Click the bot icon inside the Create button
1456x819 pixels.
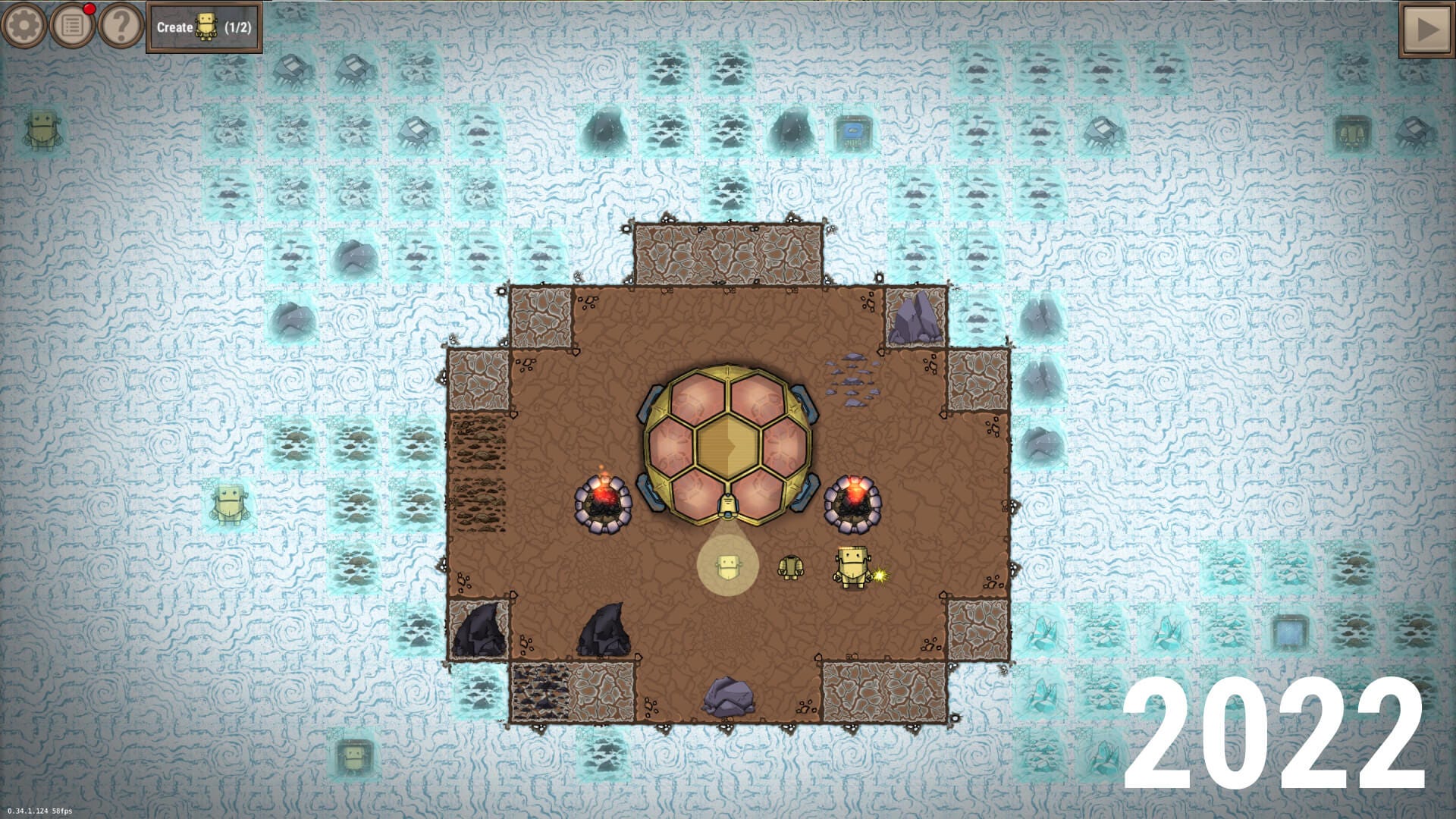206,24
